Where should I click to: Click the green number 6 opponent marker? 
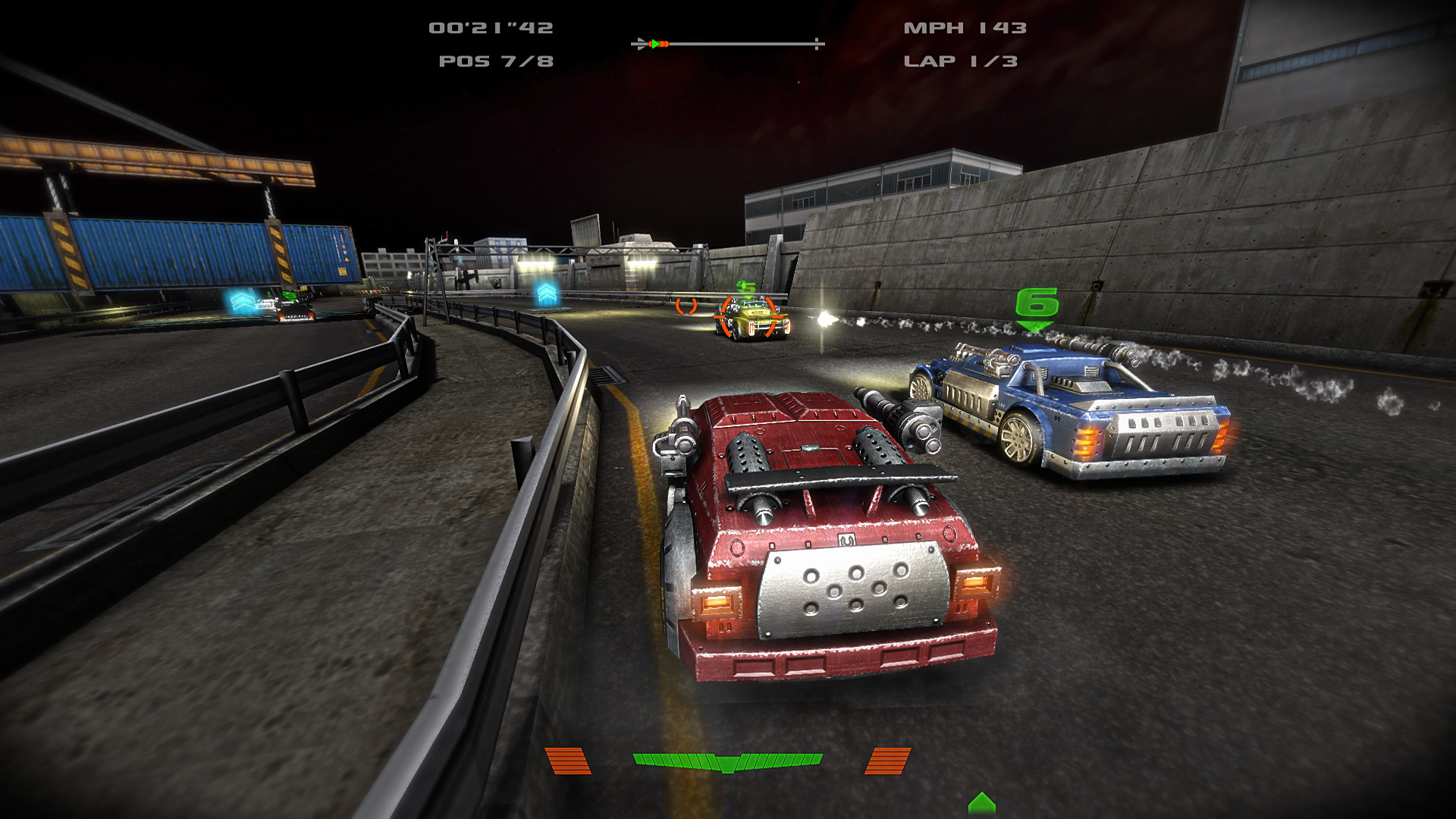coord(1037,306)
